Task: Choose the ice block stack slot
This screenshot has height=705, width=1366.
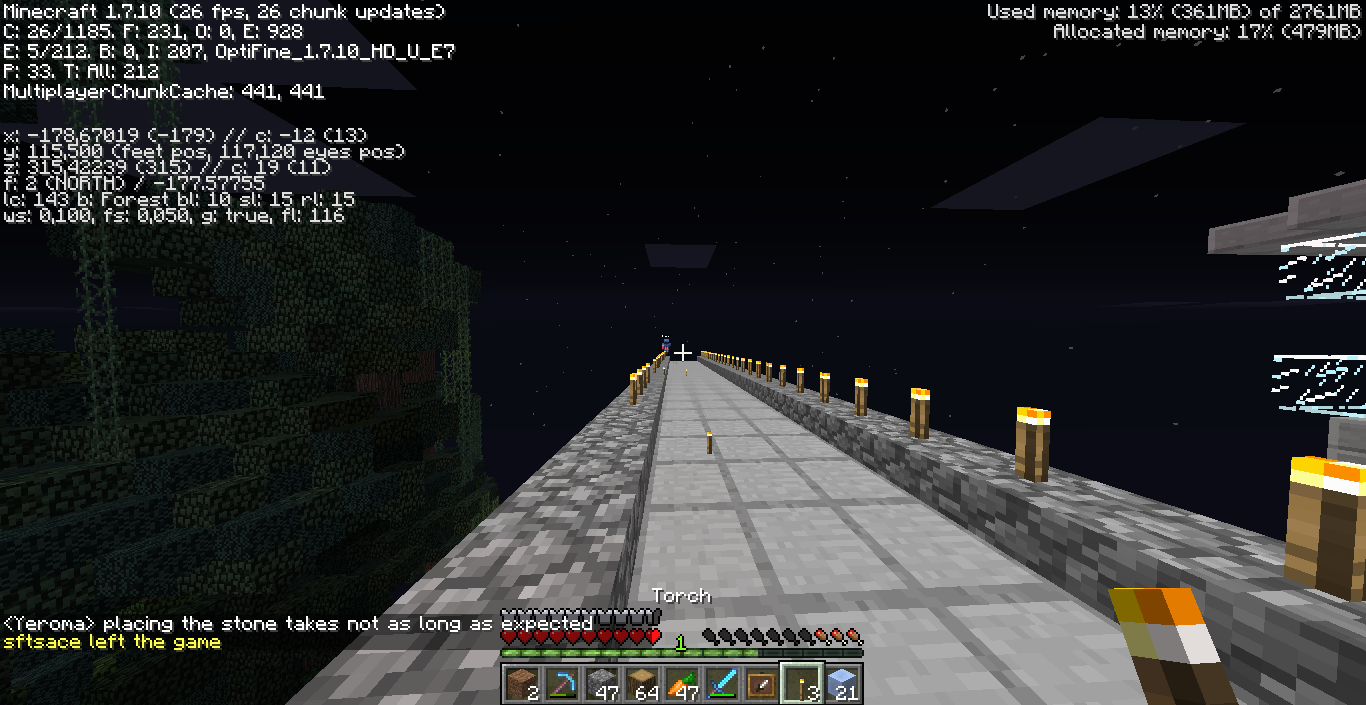Action: click(x=841, y=684)
